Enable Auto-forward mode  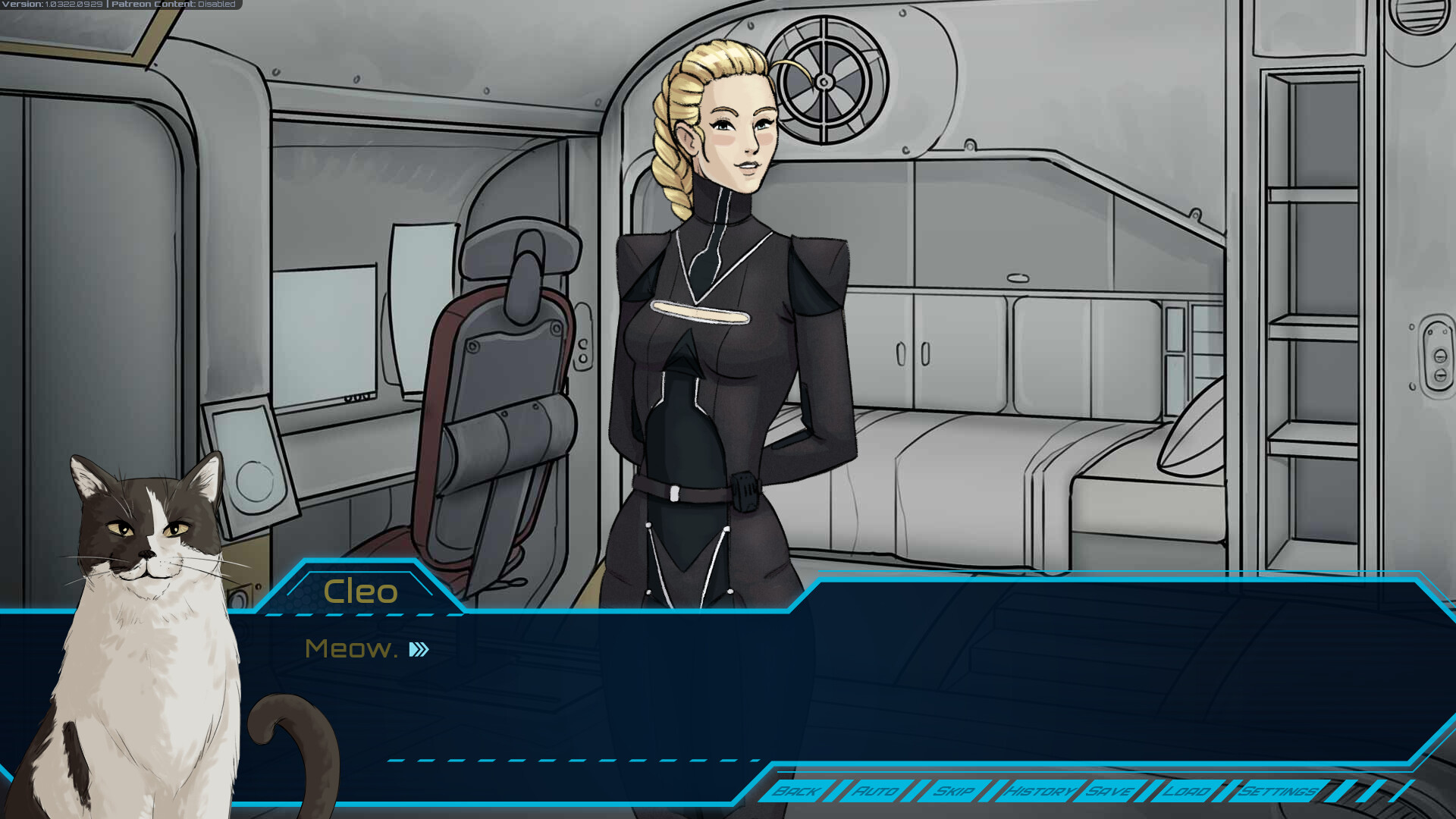tap(876, 792)
